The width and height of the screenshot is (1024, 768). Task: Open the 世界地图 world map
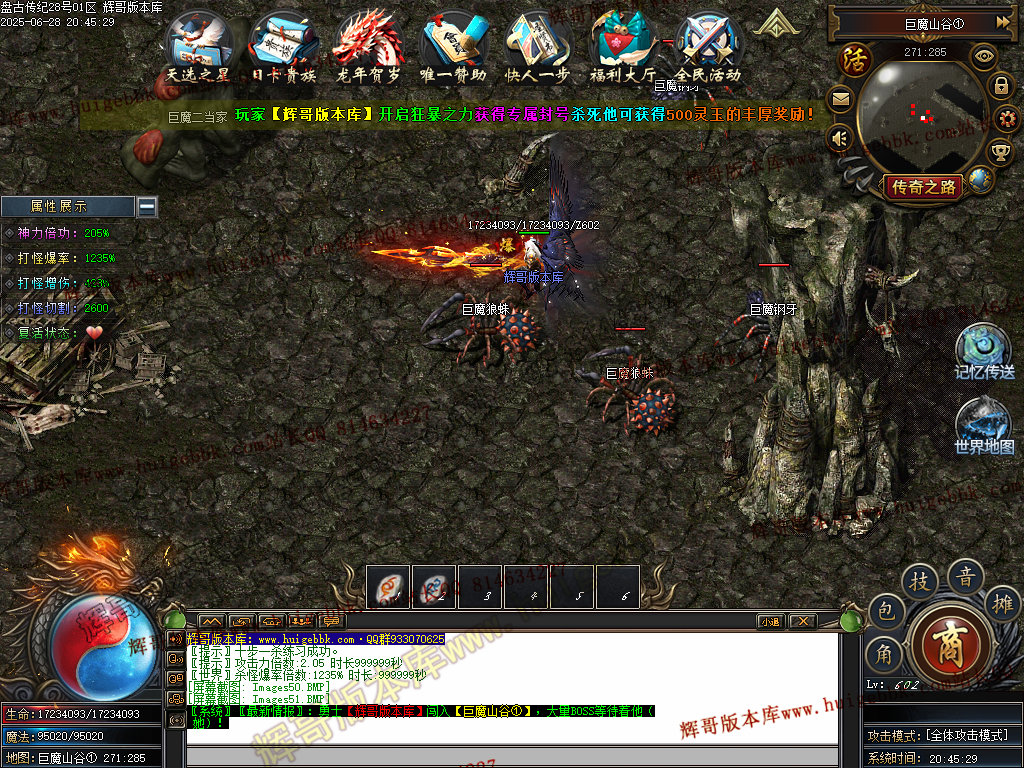click(x=983, y=425)
